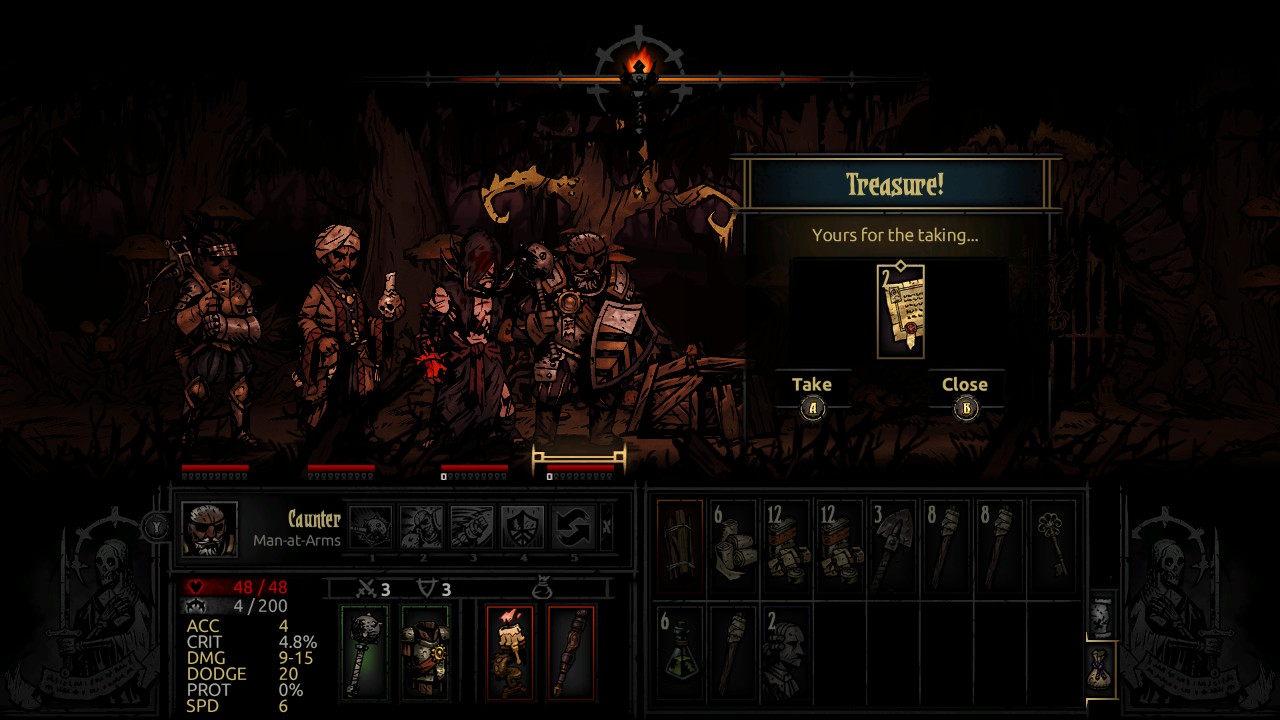
Task: Activate the clenched fist skill
Action: pos(472,527)
